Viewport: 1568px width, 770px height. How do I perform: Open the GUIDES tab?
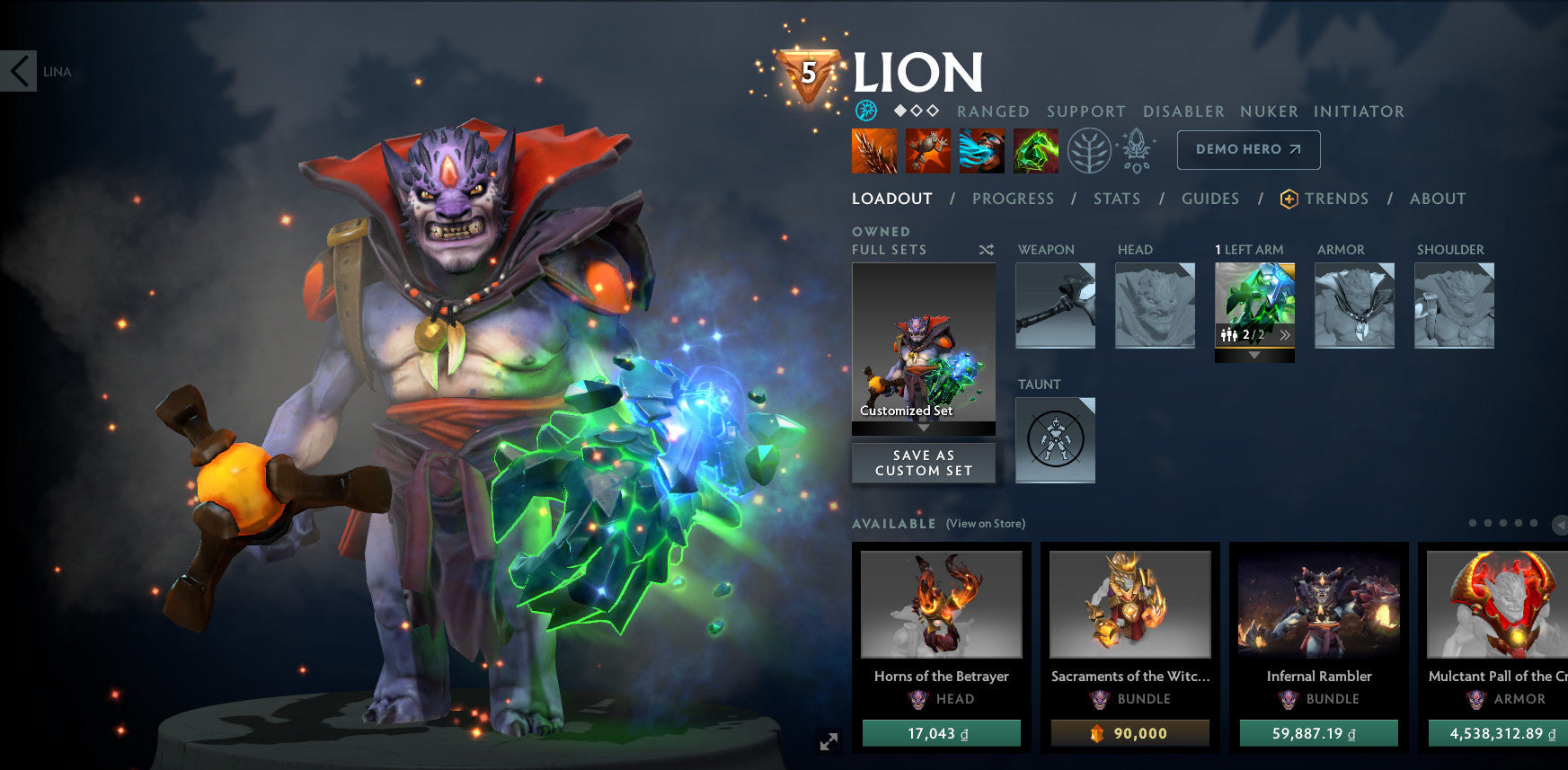(1210, 199)
